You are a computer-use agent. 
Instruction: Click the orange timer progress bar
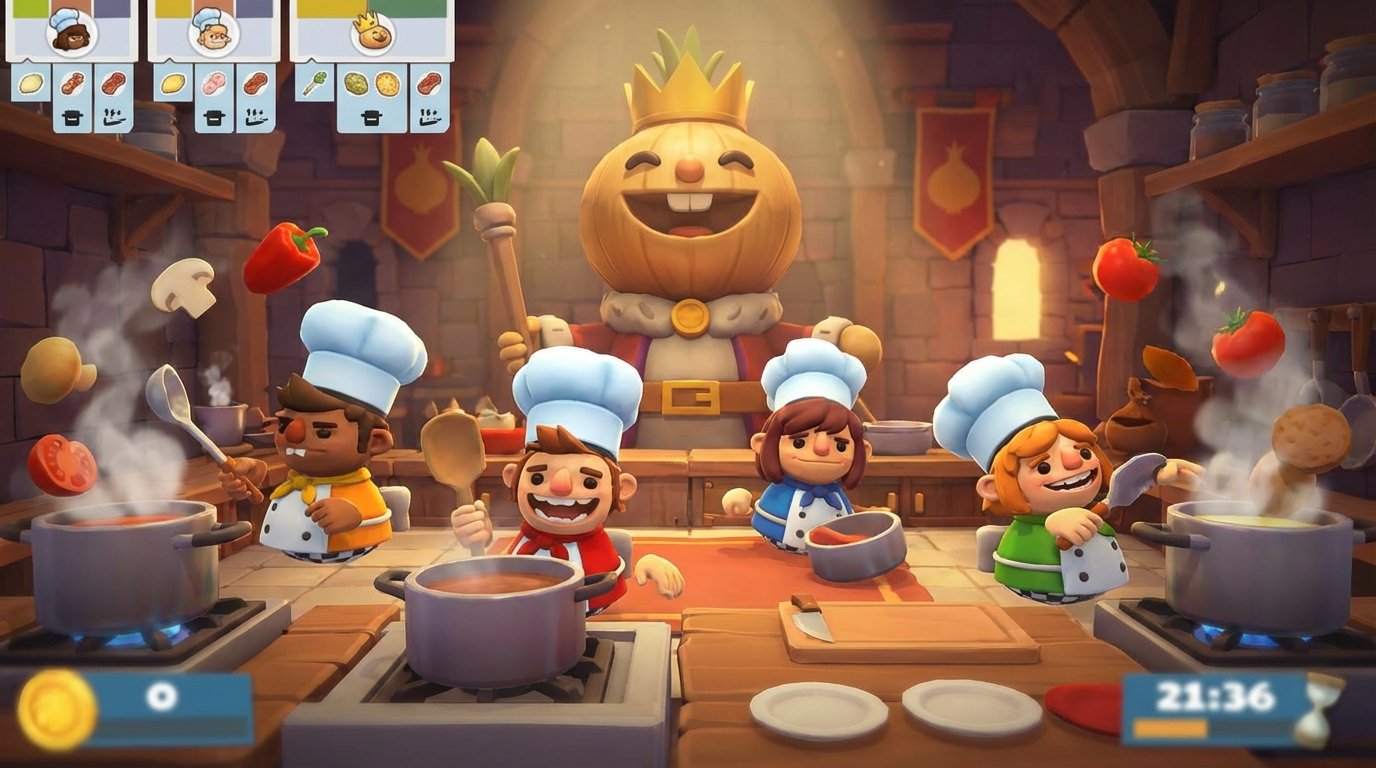coord(1171,728)
